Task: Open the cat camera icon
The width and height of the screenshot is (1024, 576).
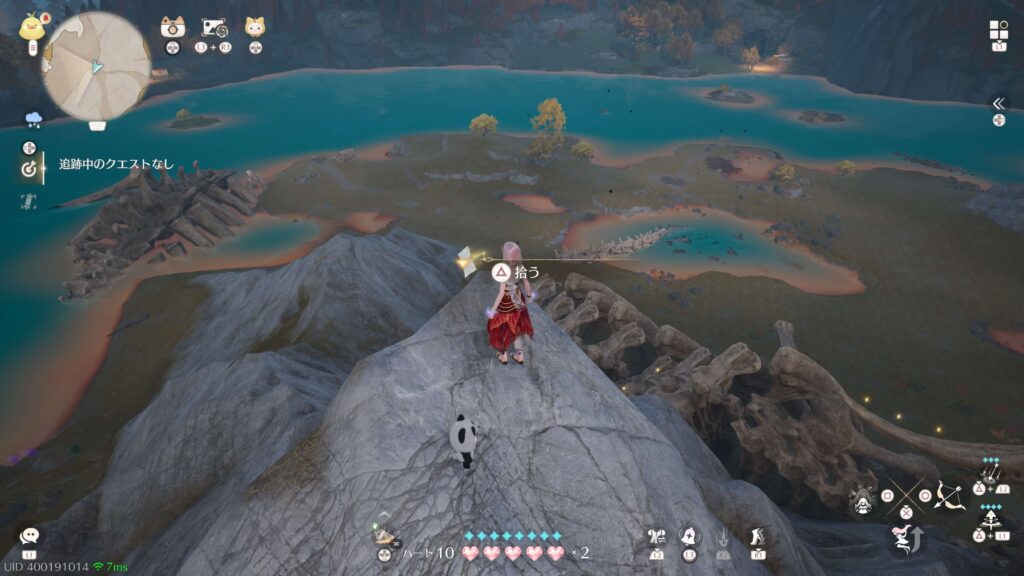Action: (173, 28)
